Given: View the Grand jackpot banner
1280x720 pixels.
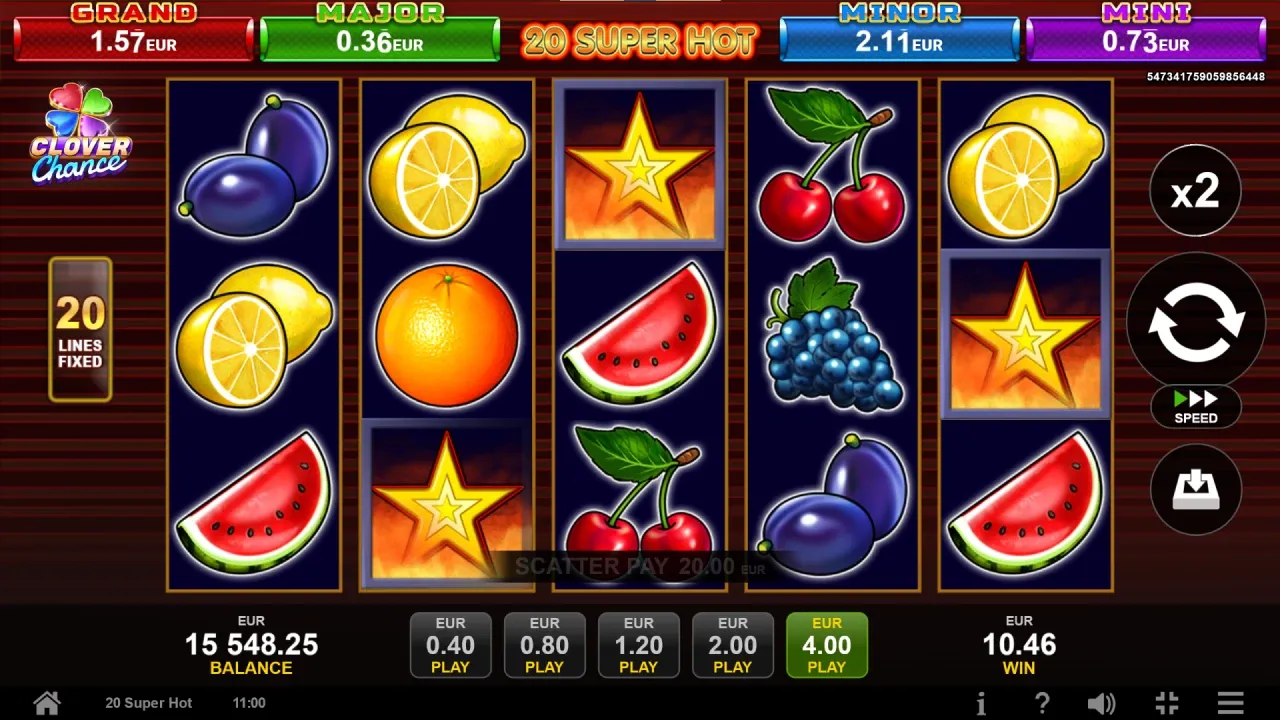Looking at the screenshot, I should tap(133, 34).
